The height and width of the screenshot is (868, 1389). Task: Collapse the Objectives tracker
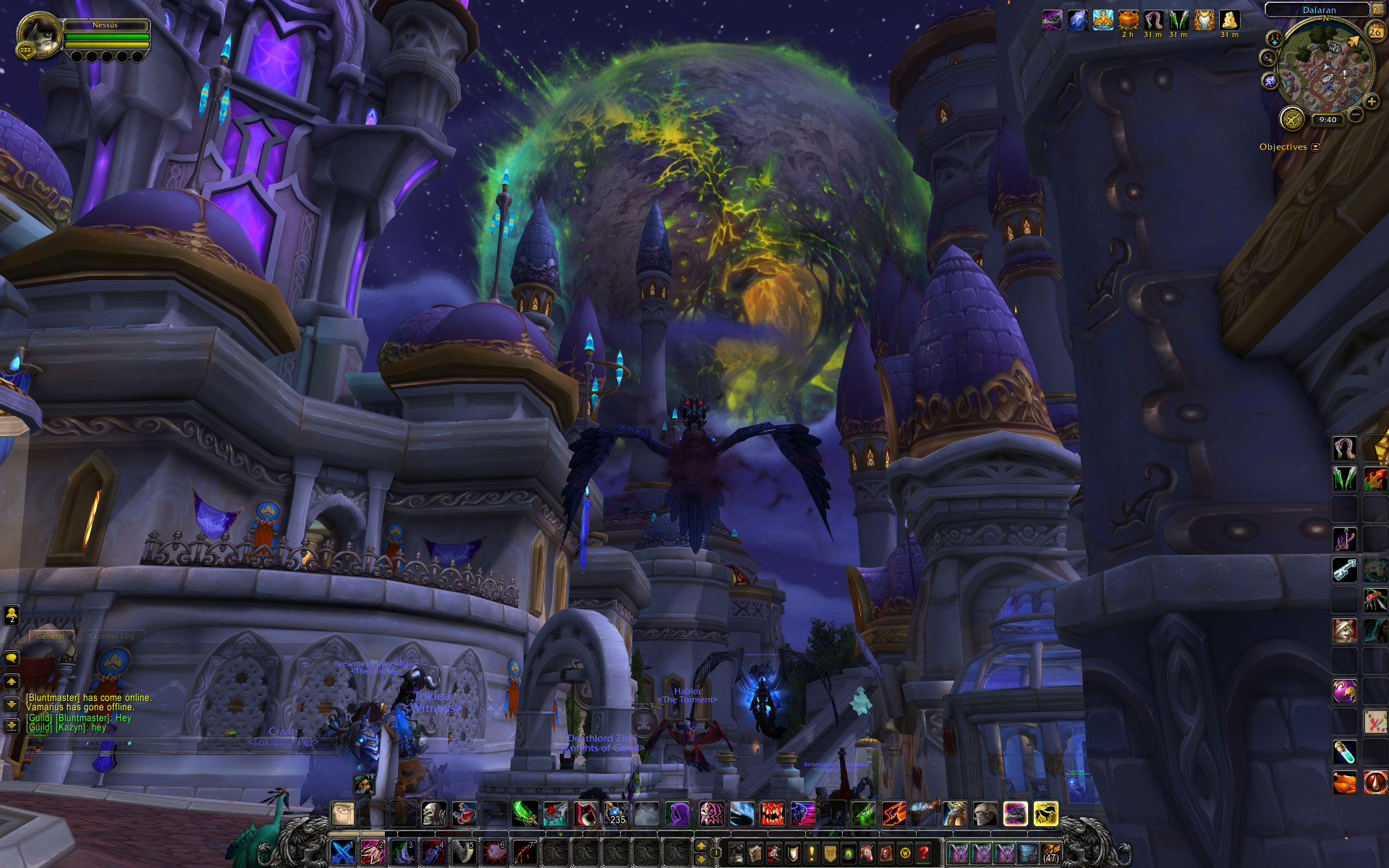click(x=1315, y=147)
